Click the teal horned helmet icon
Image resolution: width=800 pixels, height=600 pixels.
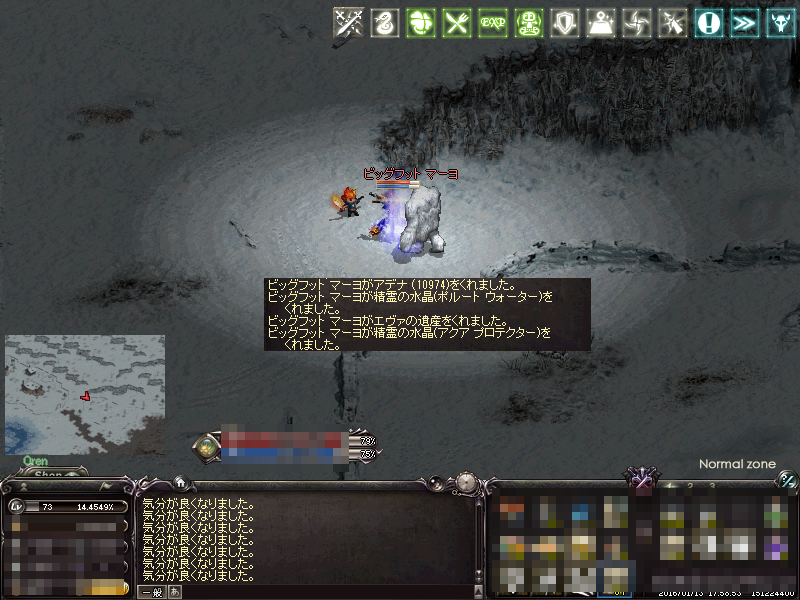click(x=780, y=22)
